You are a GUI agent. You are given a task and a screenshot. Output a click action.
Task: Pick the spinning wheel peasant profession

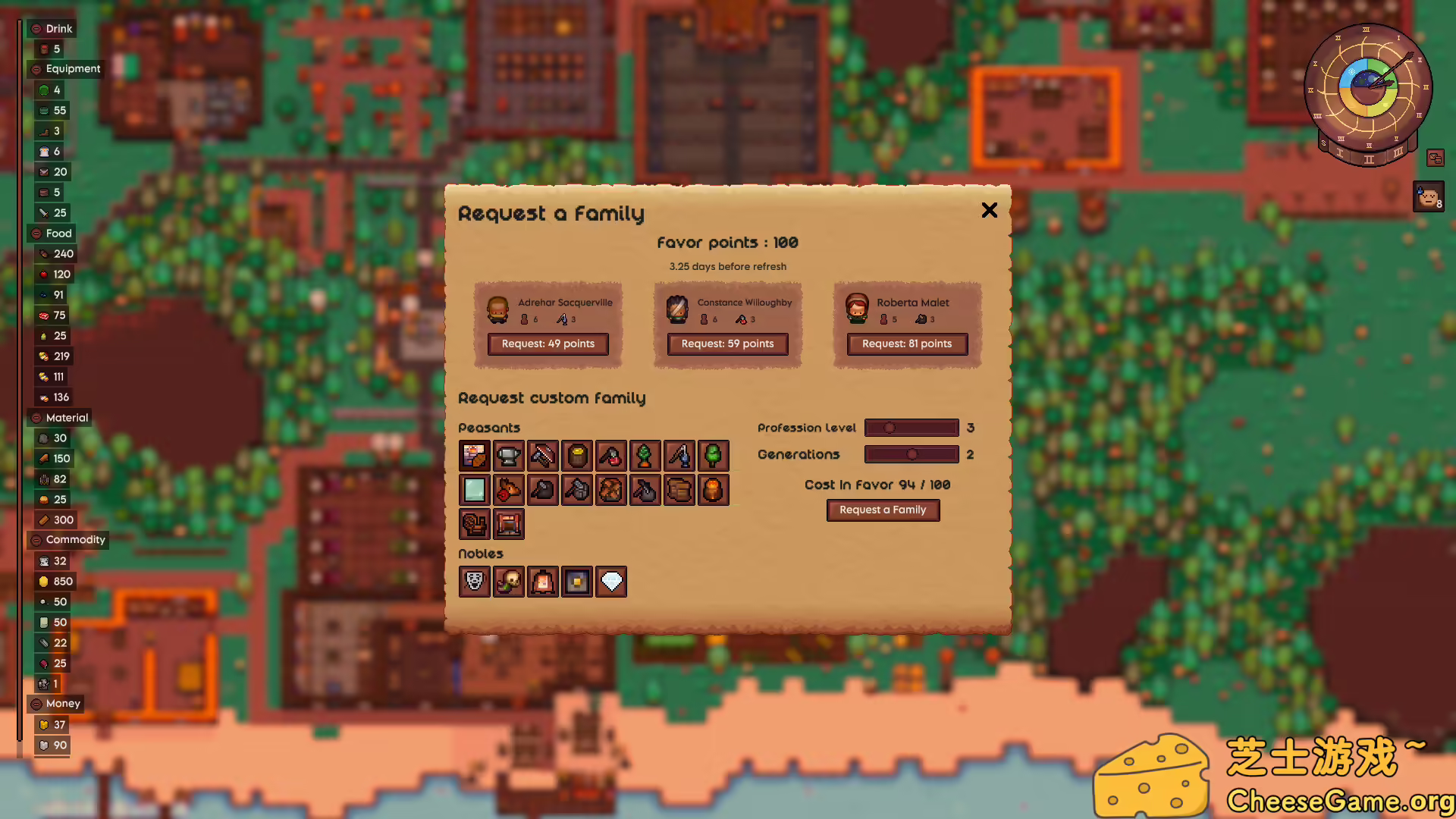pyautogui.click(x=475, y=524)
